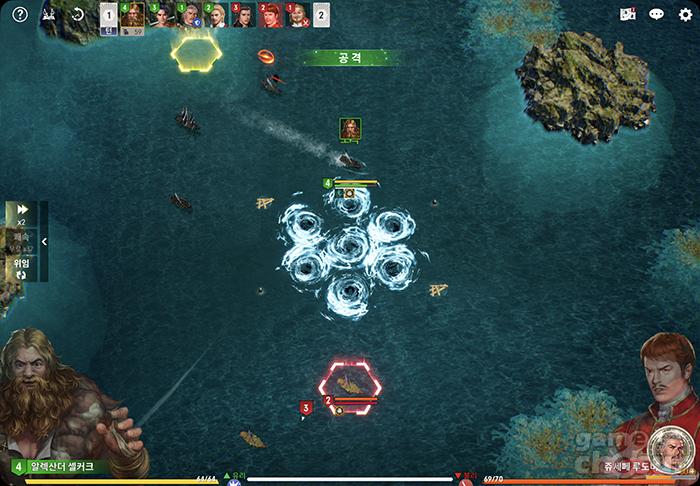Click the captain portrait above the allied ship

[x=350, y=129]
